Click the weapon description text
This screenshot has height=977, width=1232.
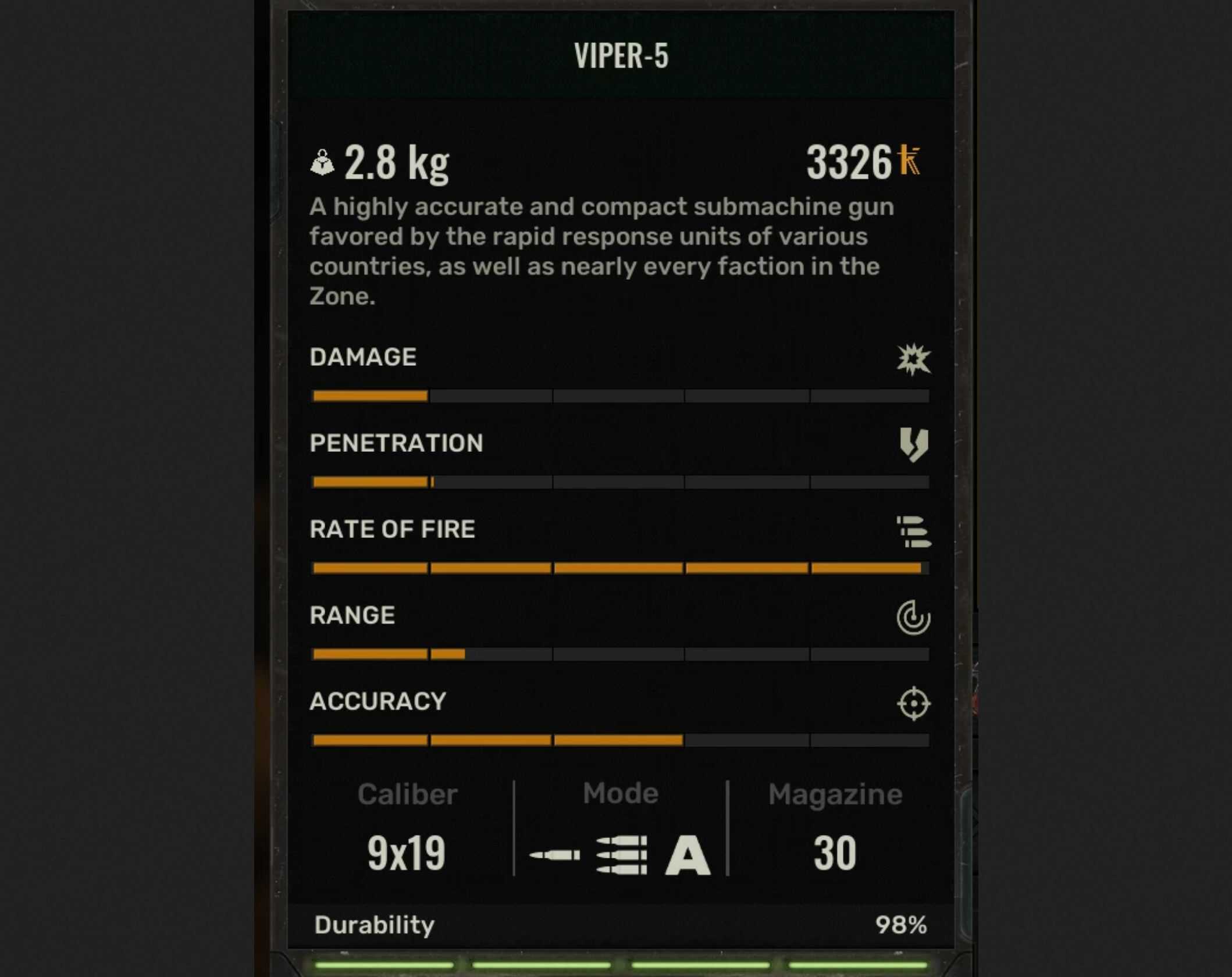pos(599,250)
